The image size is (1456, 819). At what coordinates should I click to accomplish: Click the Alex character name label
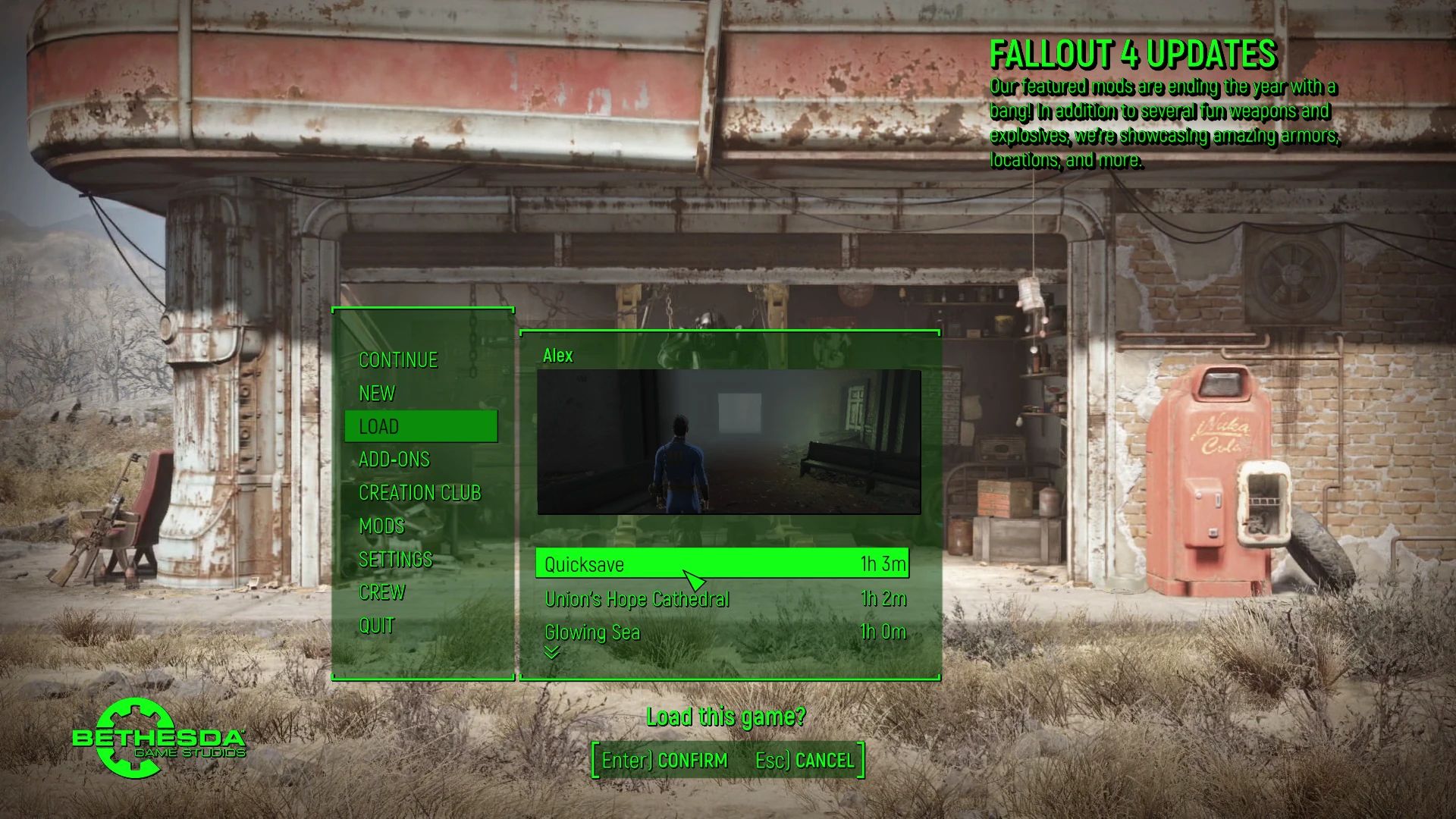pyautogui.click(x=557, y=355)
